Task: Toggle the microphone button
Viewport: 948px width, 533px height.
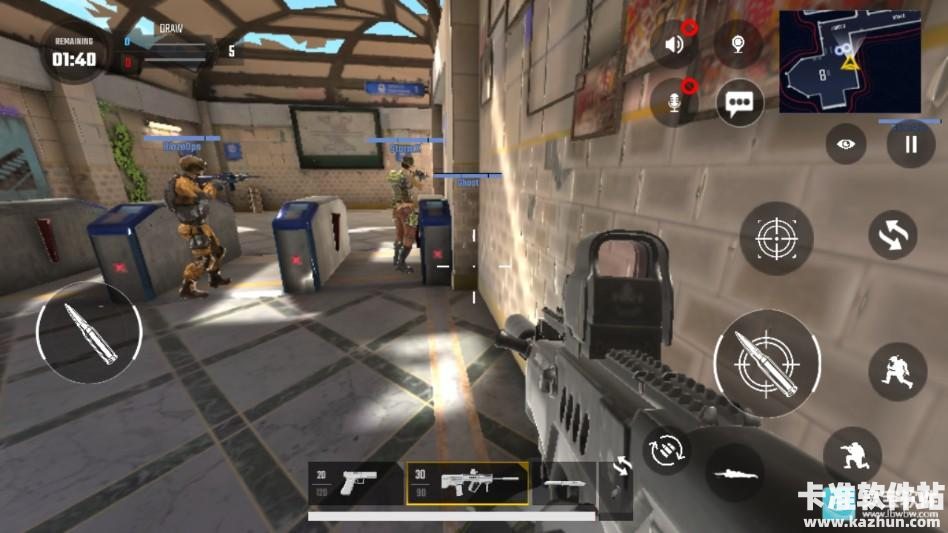Action: 675,102
